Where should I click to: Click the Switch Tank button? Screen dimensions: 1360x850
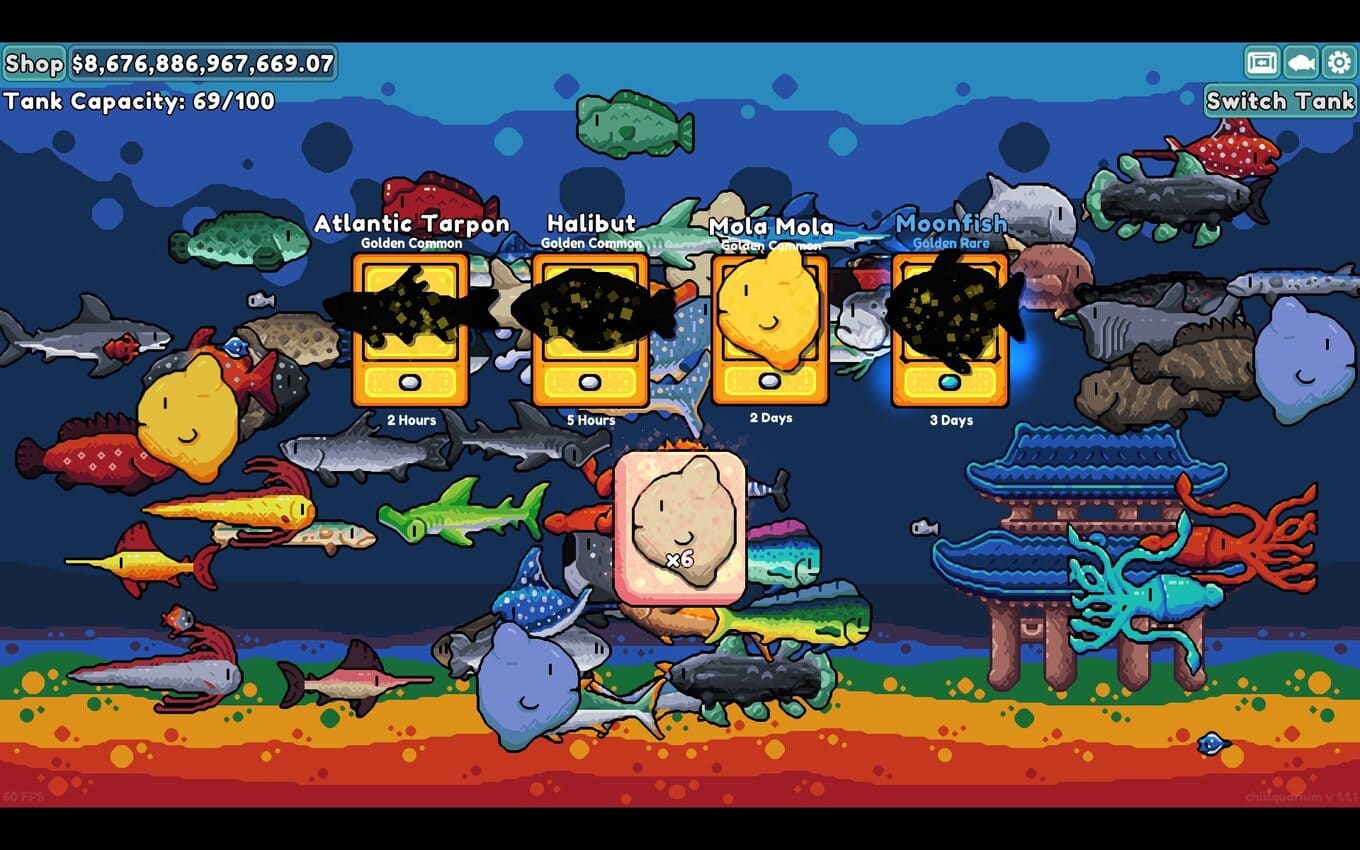tap(1280, 101)
